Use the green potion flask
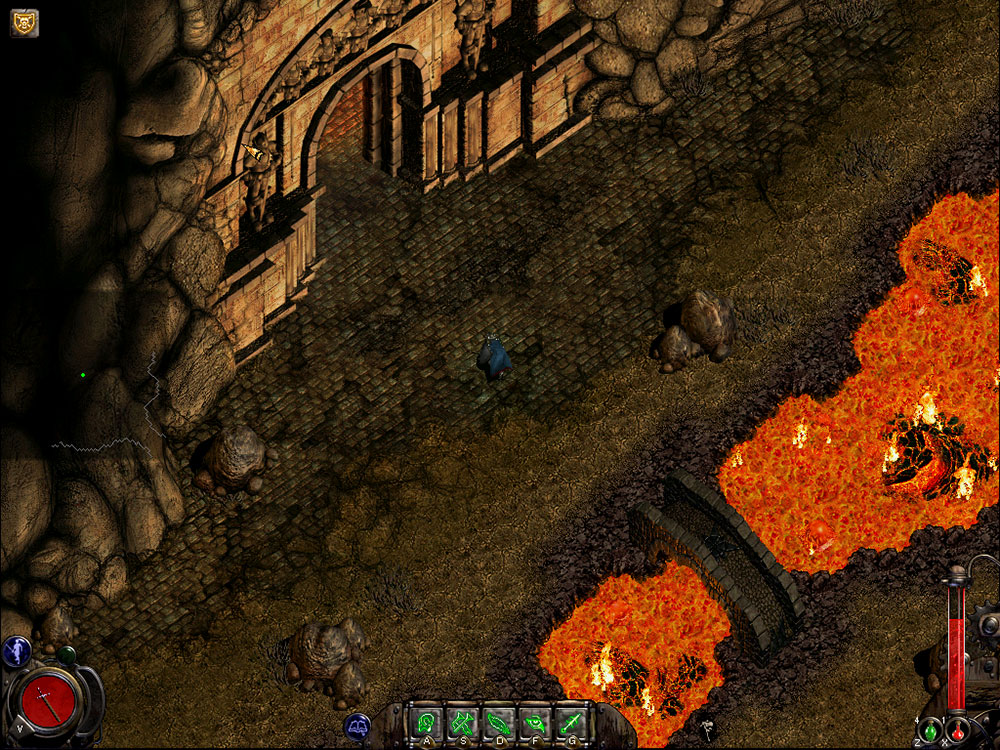The image size is (1000, 750). point(930,731)
